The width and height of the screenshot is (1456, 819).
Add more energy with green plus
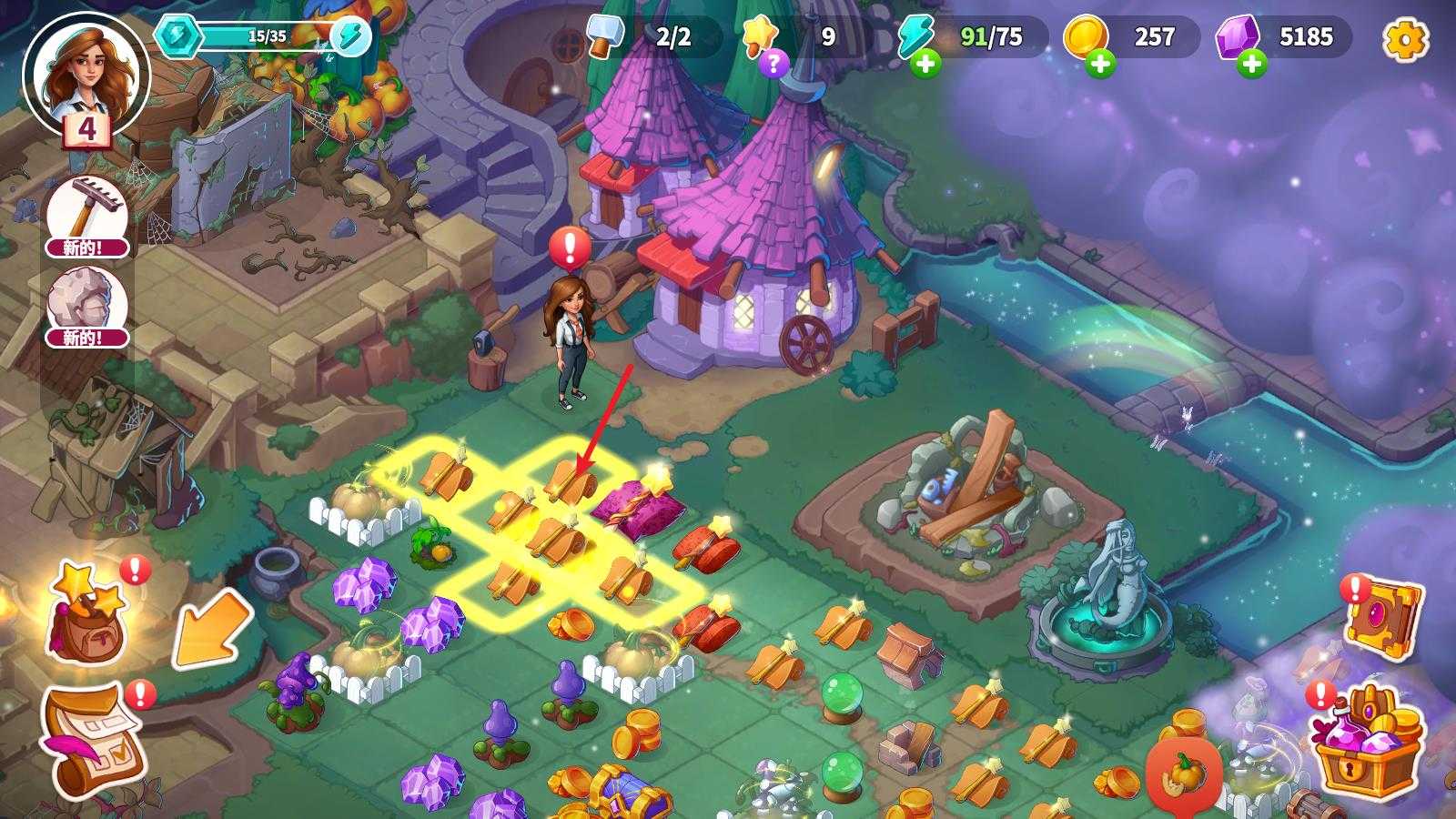(925, 64)
